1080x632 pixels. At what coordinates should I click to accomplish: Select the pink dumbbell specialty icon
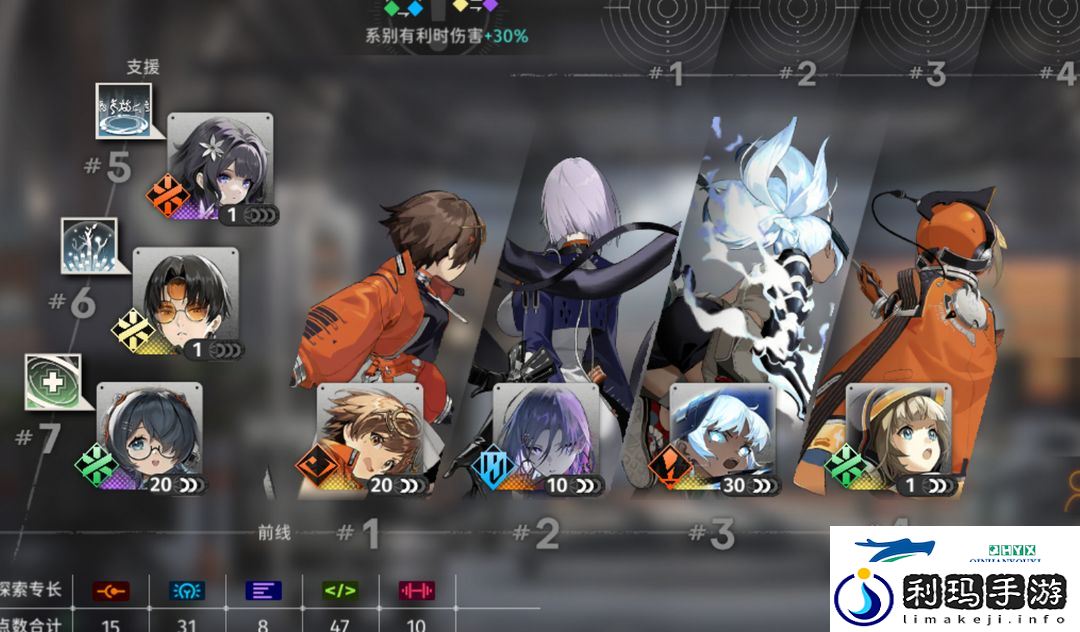[417, 590]
